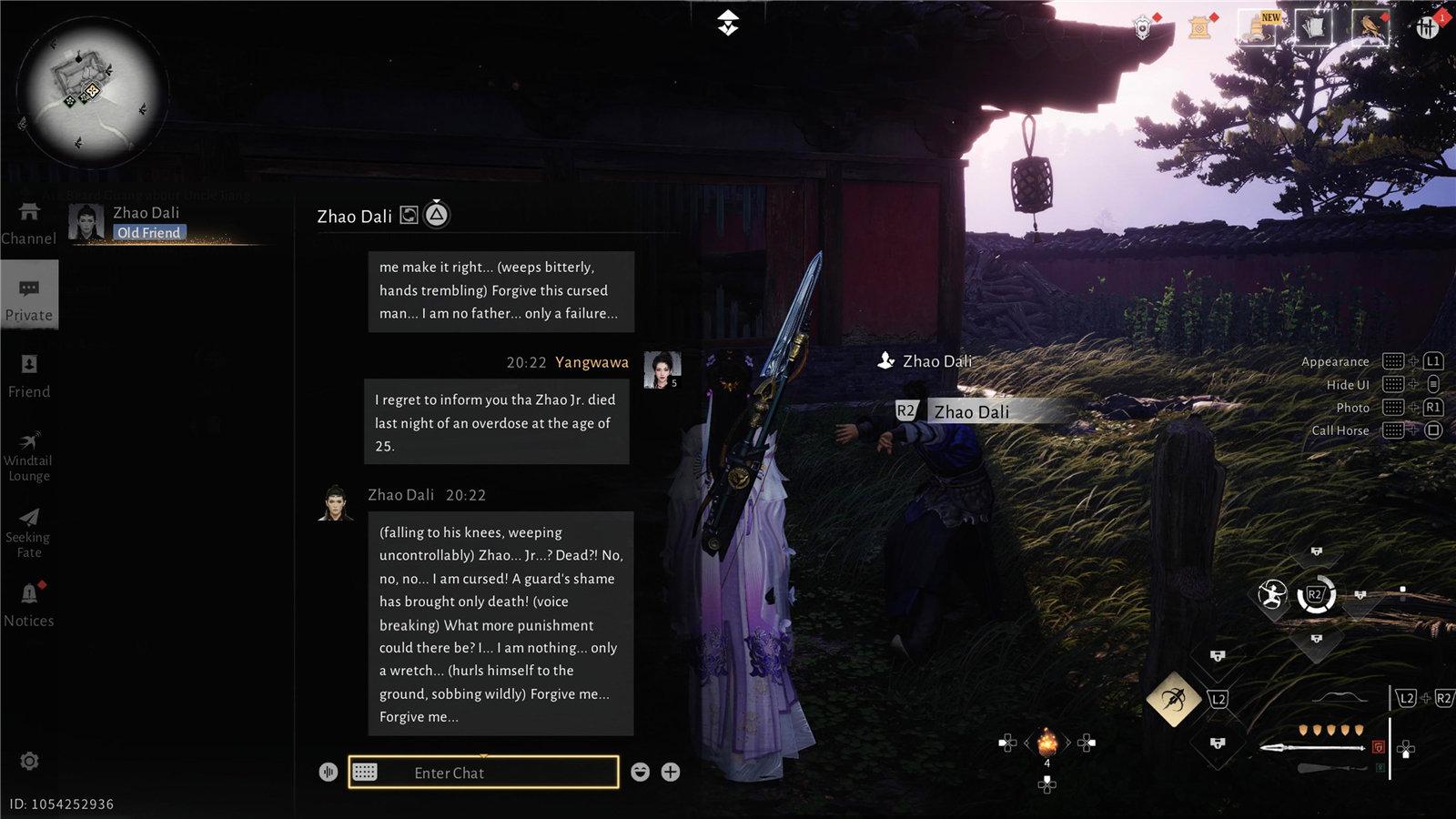The height and width of the screenshot is (819, 1456).
Task: Open the paper sheets menu icon
Action: click(x=1311, y=27)
